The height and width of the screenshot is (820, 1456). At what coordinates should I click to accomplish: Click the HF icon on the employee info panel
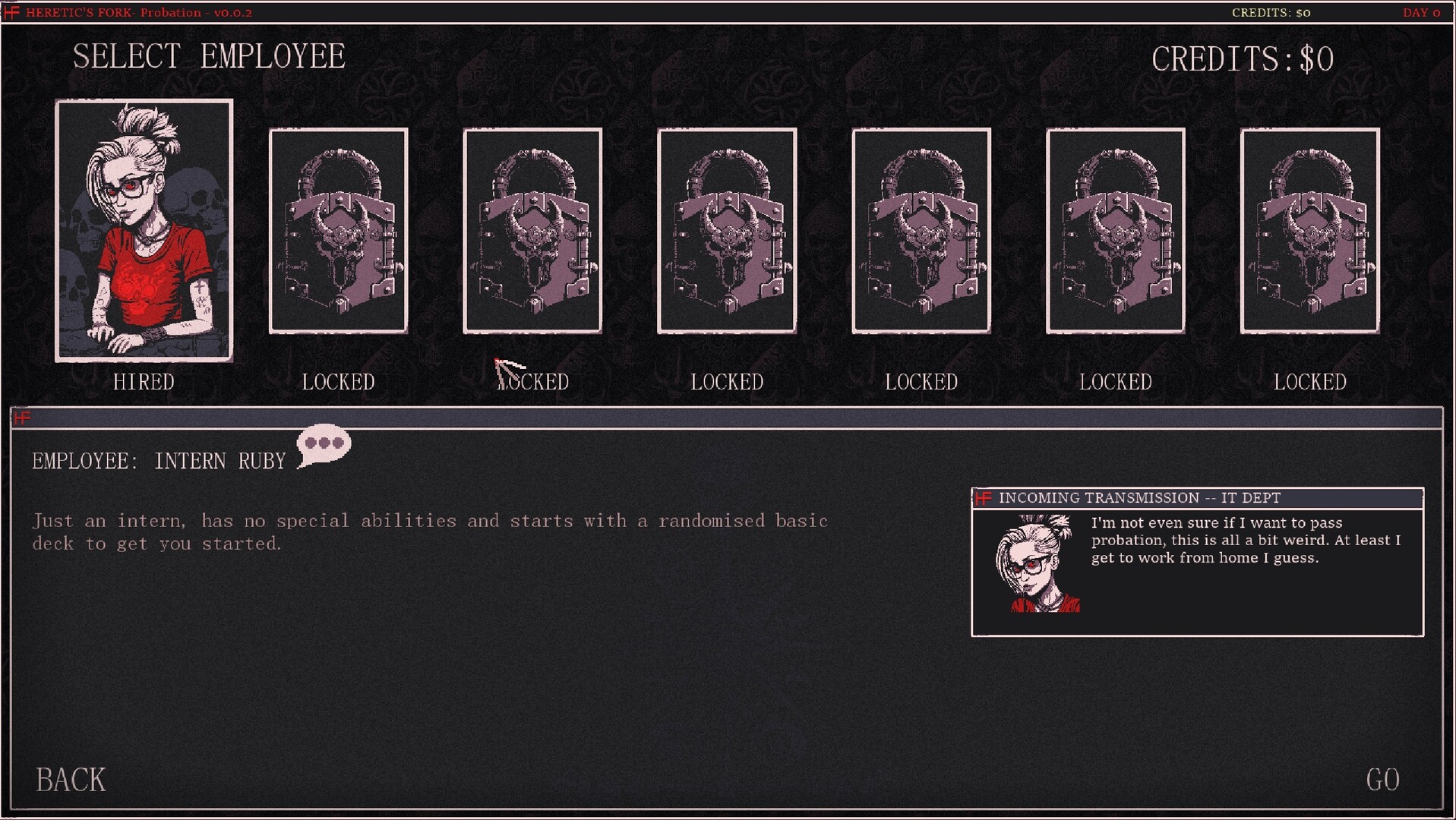click(x=21, y=417)
